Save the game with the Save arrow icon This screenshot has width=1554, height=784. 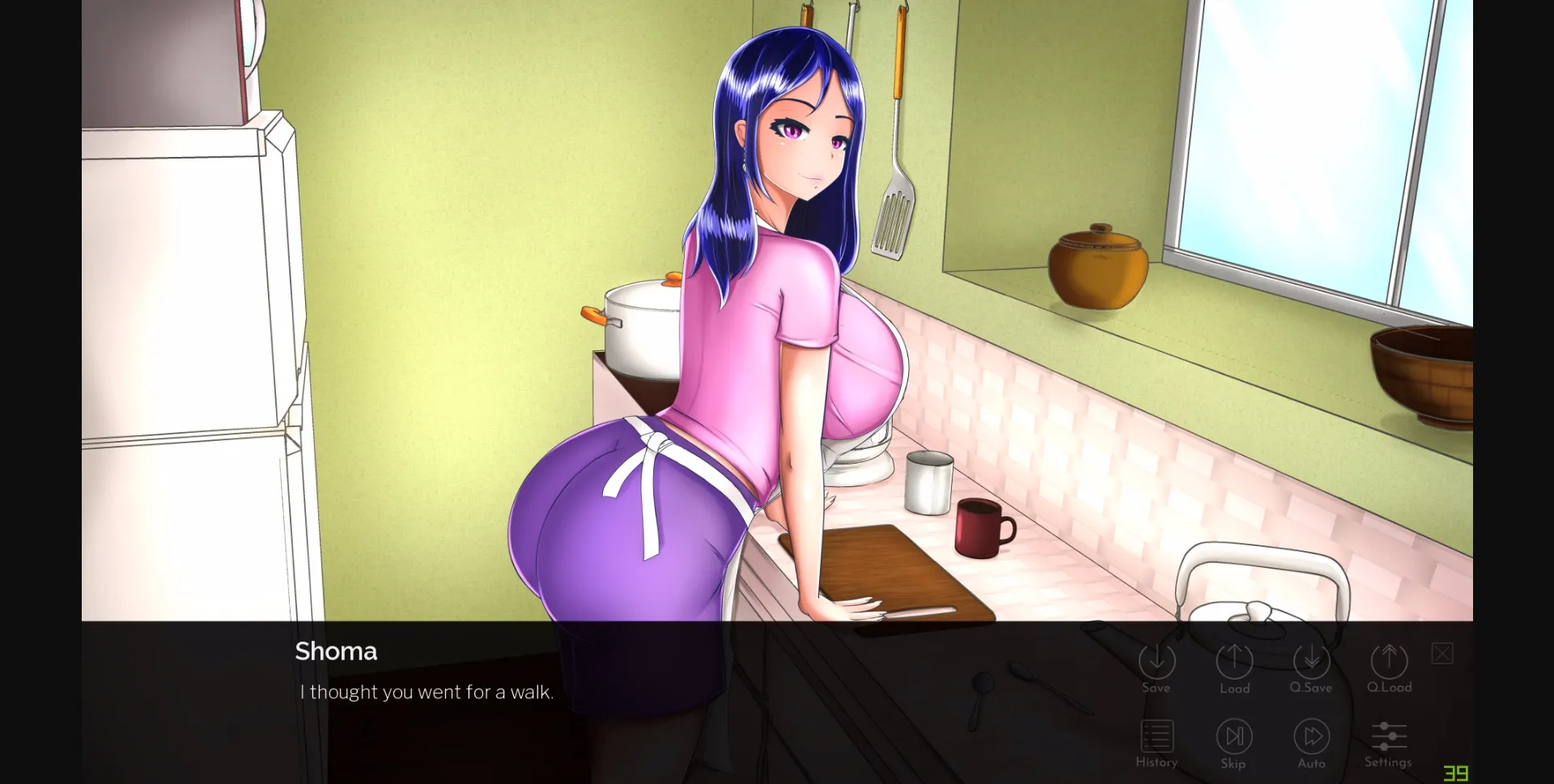[1157, 662]
